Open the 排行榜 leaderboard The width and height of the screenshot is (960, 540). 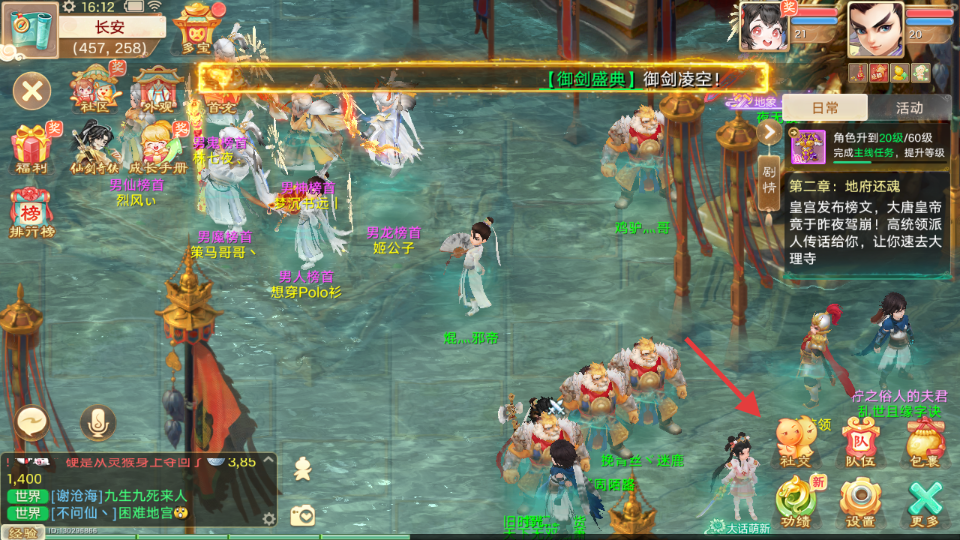coord(32,212)
